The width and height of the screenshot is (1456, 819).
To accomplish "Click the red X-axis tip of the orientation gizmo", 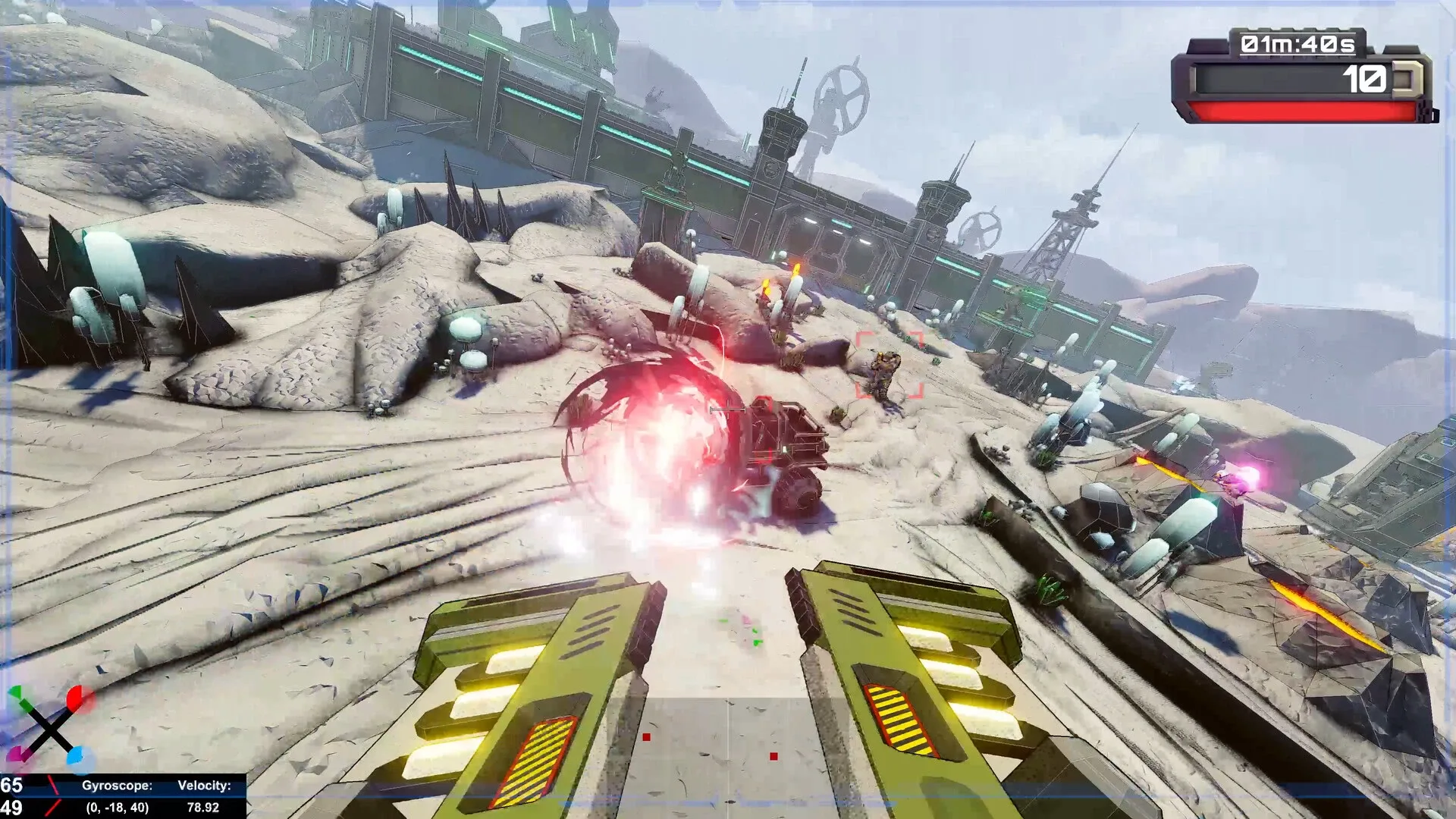I will 74,697.
